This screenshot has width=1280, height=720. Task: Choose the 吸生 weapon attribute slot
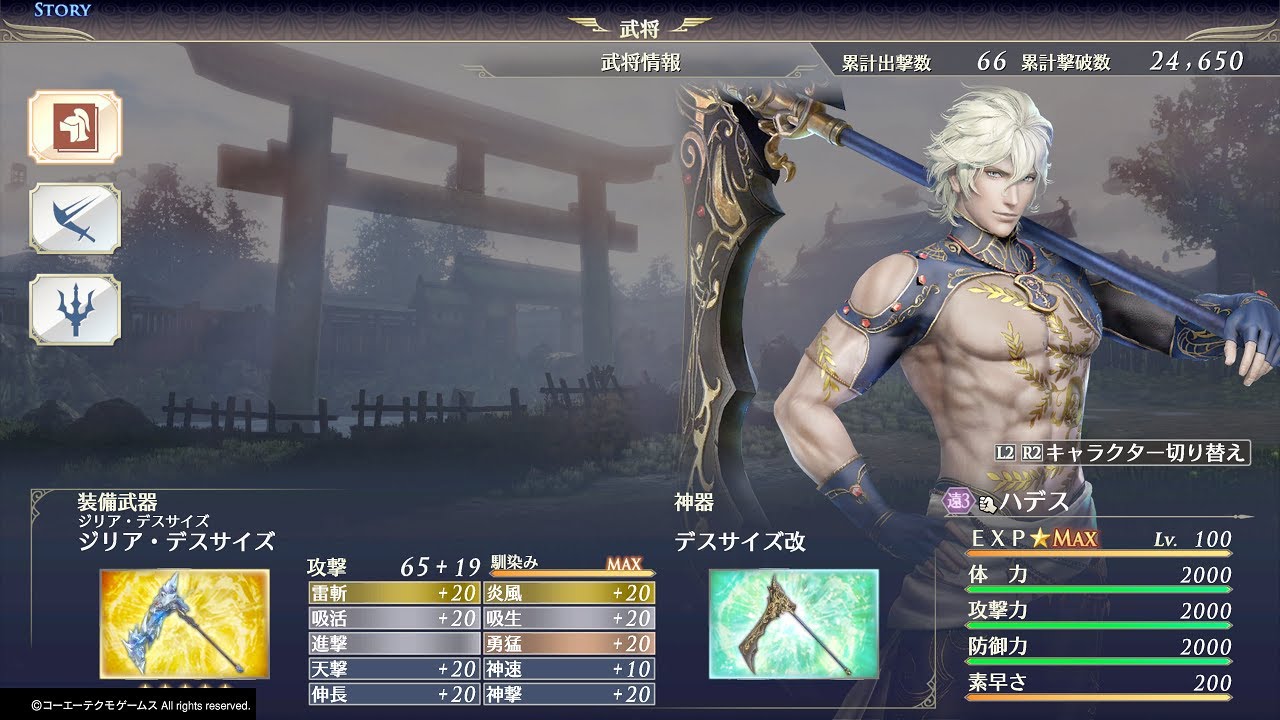[569, 618]
